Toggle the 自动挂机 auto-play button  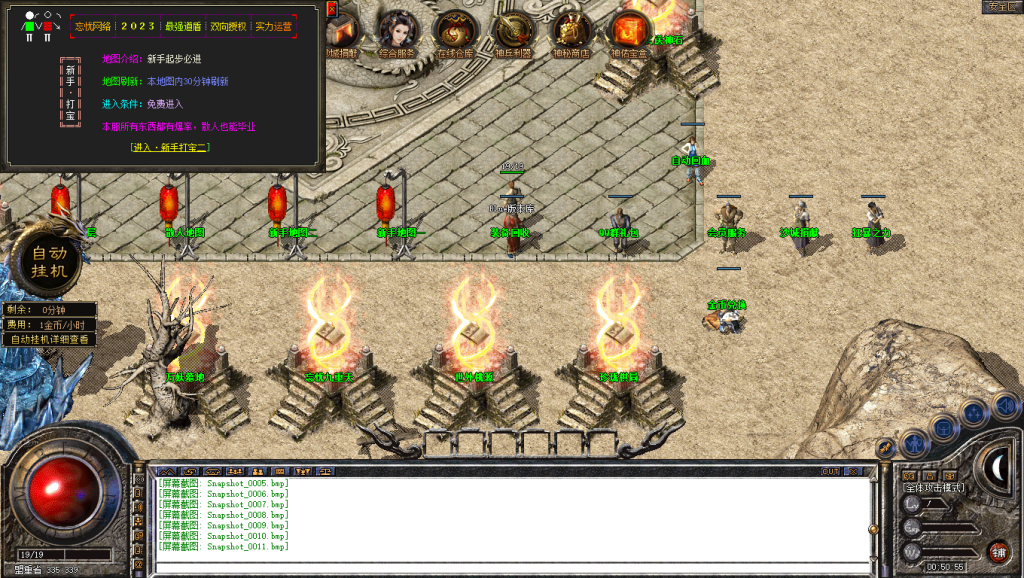tap(49, 262)
